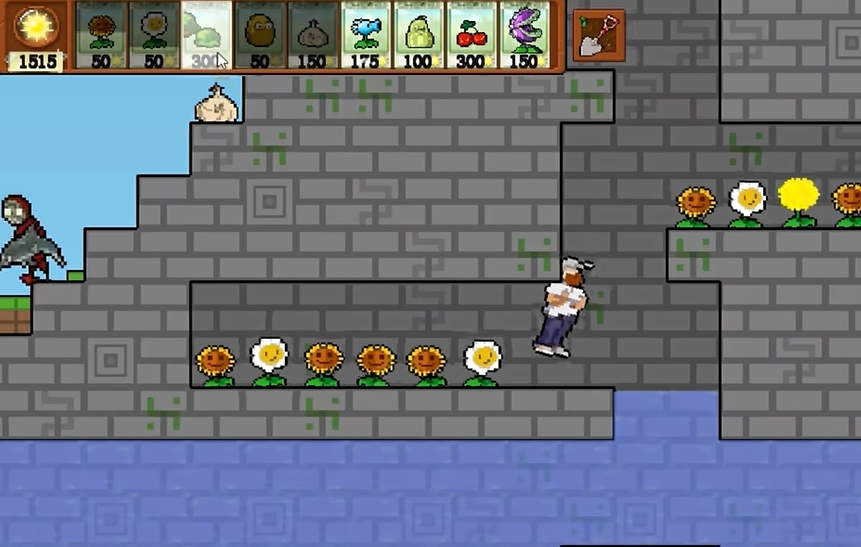The height and width of the screenshot is (547, 861).
Task: Choose the purple Chomper seed packet
Action: click(525, 35)
